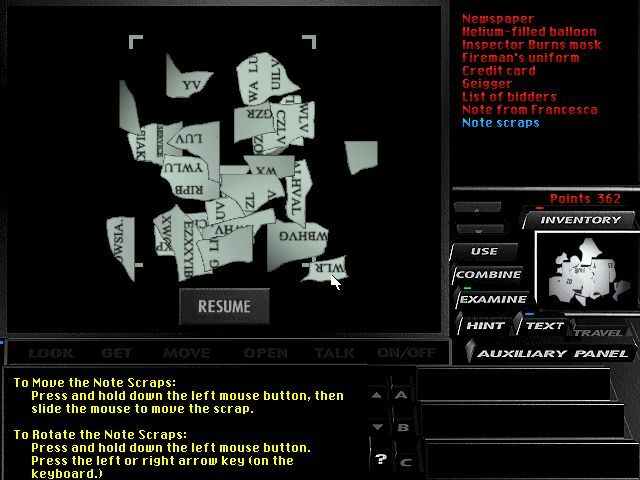Request a HINT

pos(485,325)
